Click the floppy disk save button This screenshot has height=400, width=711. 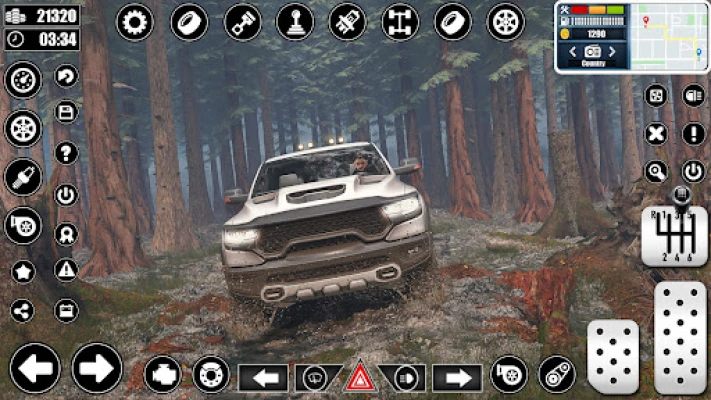(x=66, y=112)
